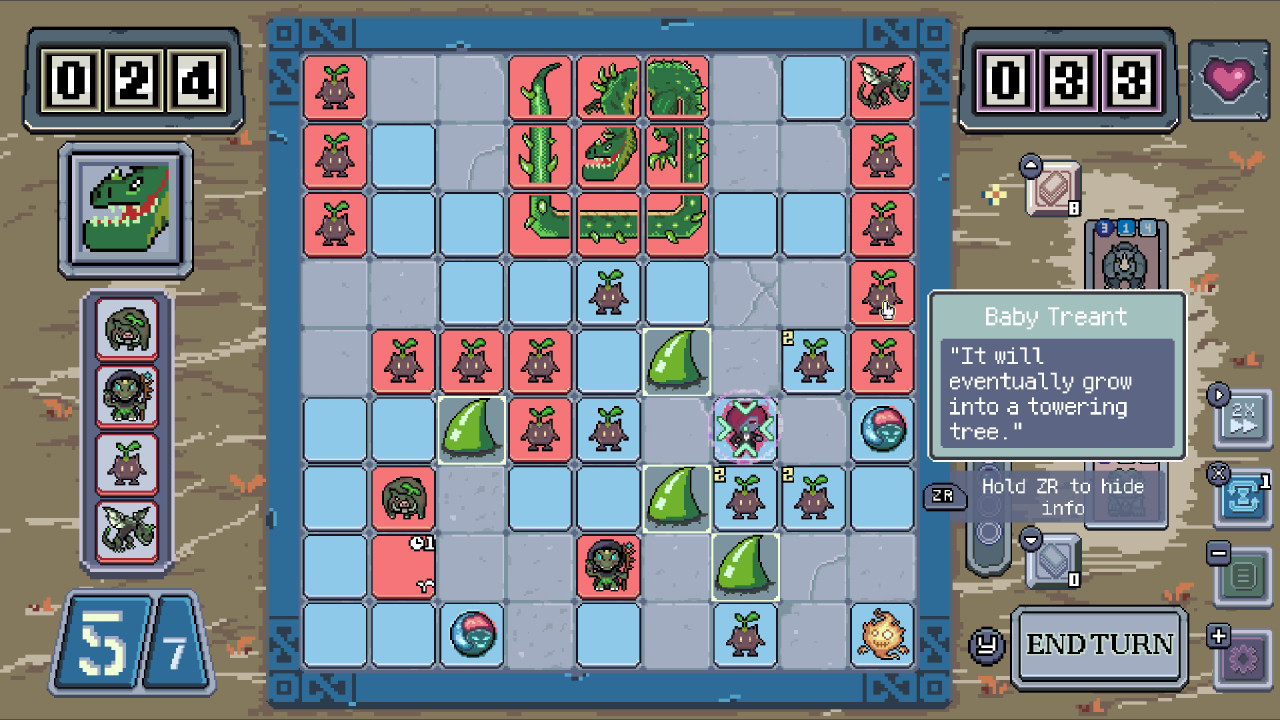Open the draw pile showing 8 cards
The height and width of the screenshot is (720, 1280).
[x=1053, y=190]
